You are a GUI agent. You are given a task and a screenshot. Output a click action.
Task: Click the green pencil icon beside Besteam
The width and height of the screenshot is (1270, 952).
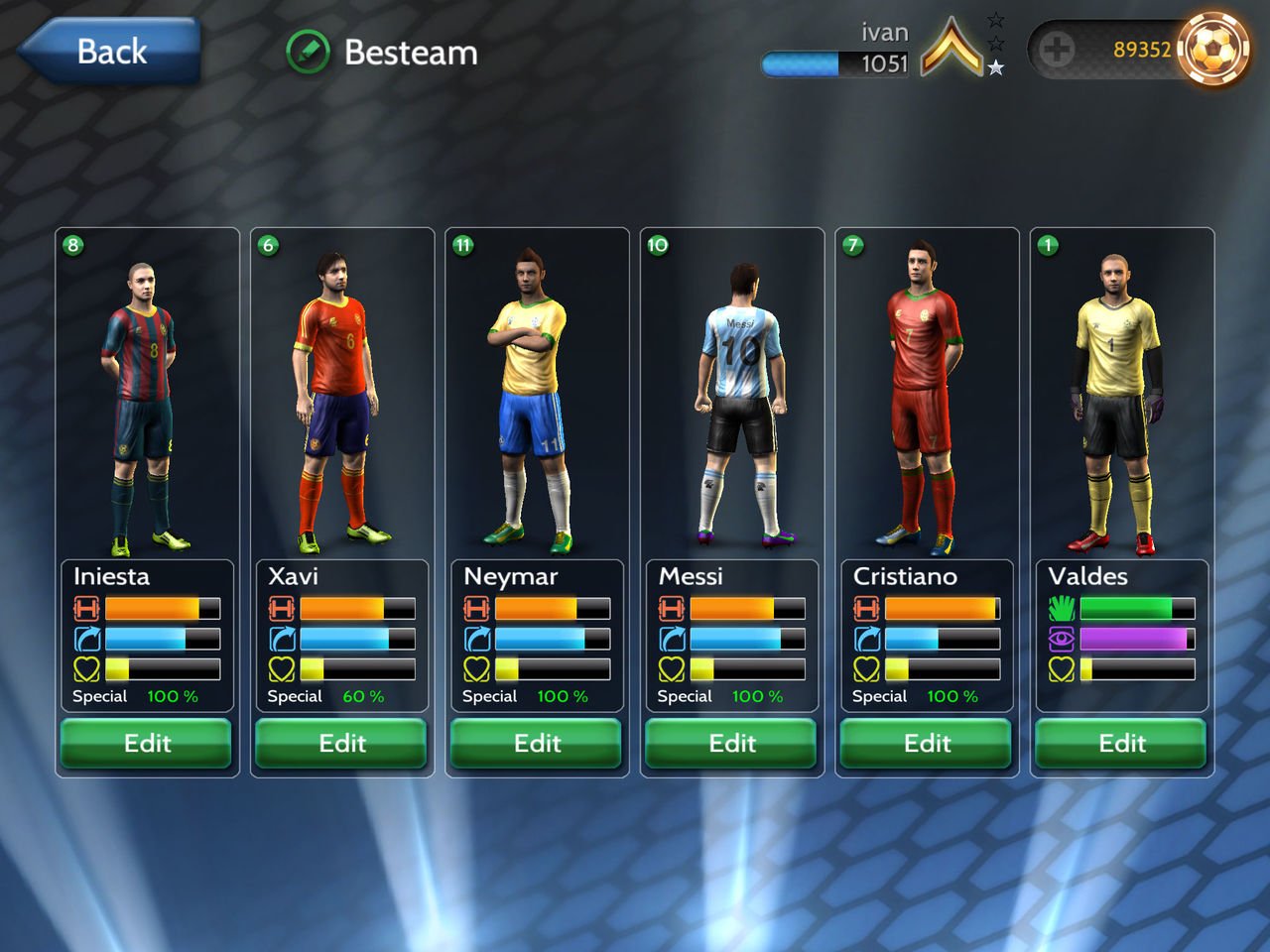(309, 52)
